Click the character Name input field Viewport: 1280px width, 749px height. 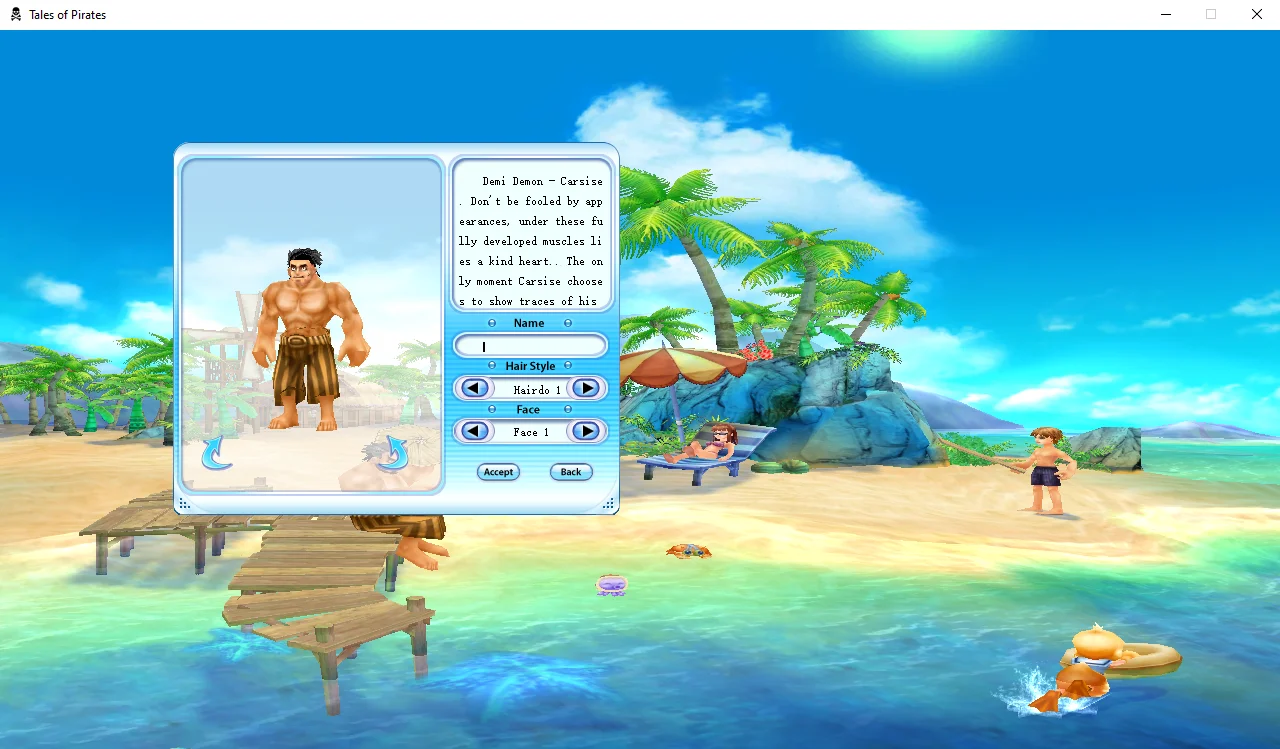click(530, 346)
